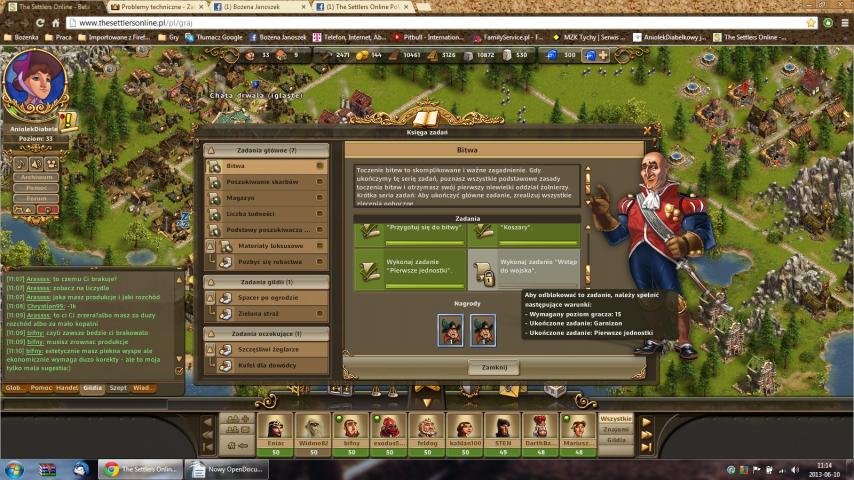Filter friends list by Gildia
854x480 pixels.
tap(616, 440)
